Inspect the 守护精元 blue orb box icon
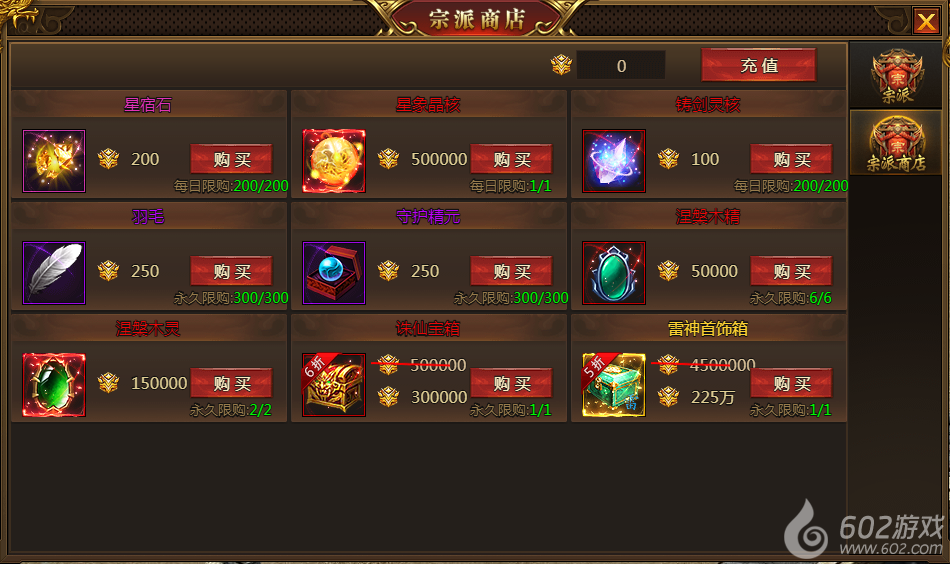The height and width of the screenshot is (564, 950). point(334,272)
